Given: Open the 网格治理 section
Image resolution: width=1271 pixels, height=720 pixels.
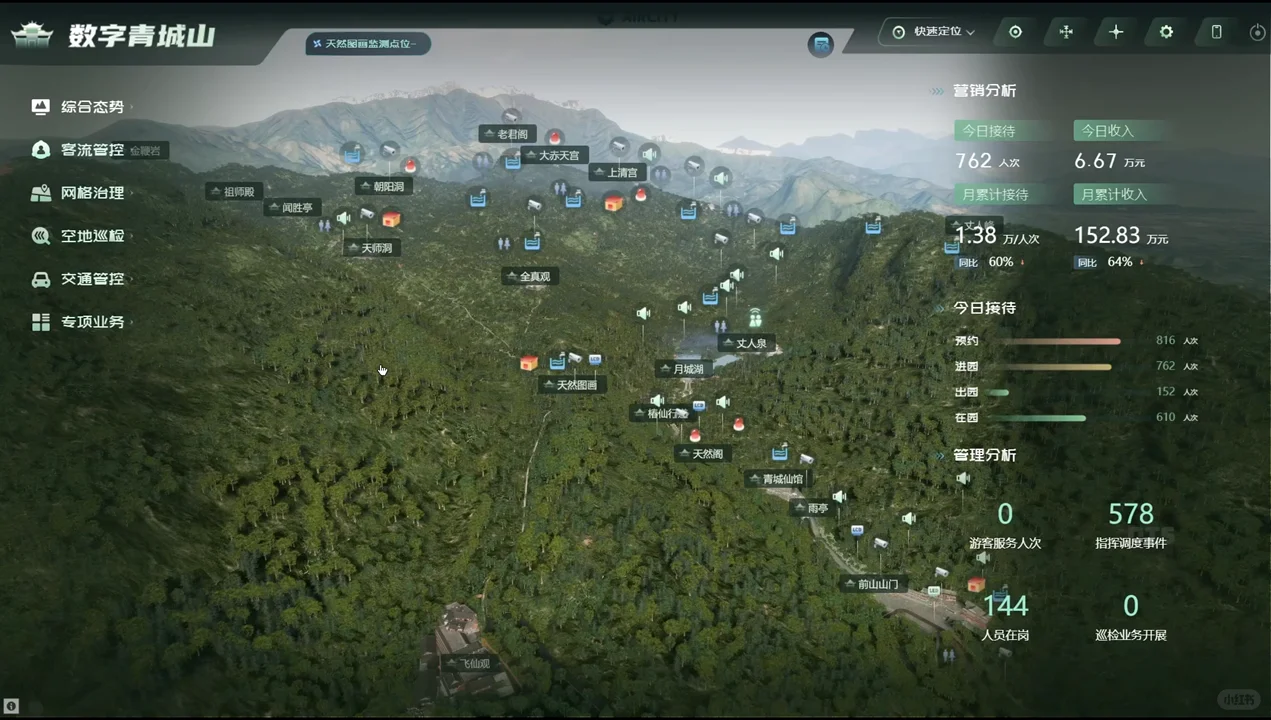Looking at the screenshot, I should [x=92, y=193].
